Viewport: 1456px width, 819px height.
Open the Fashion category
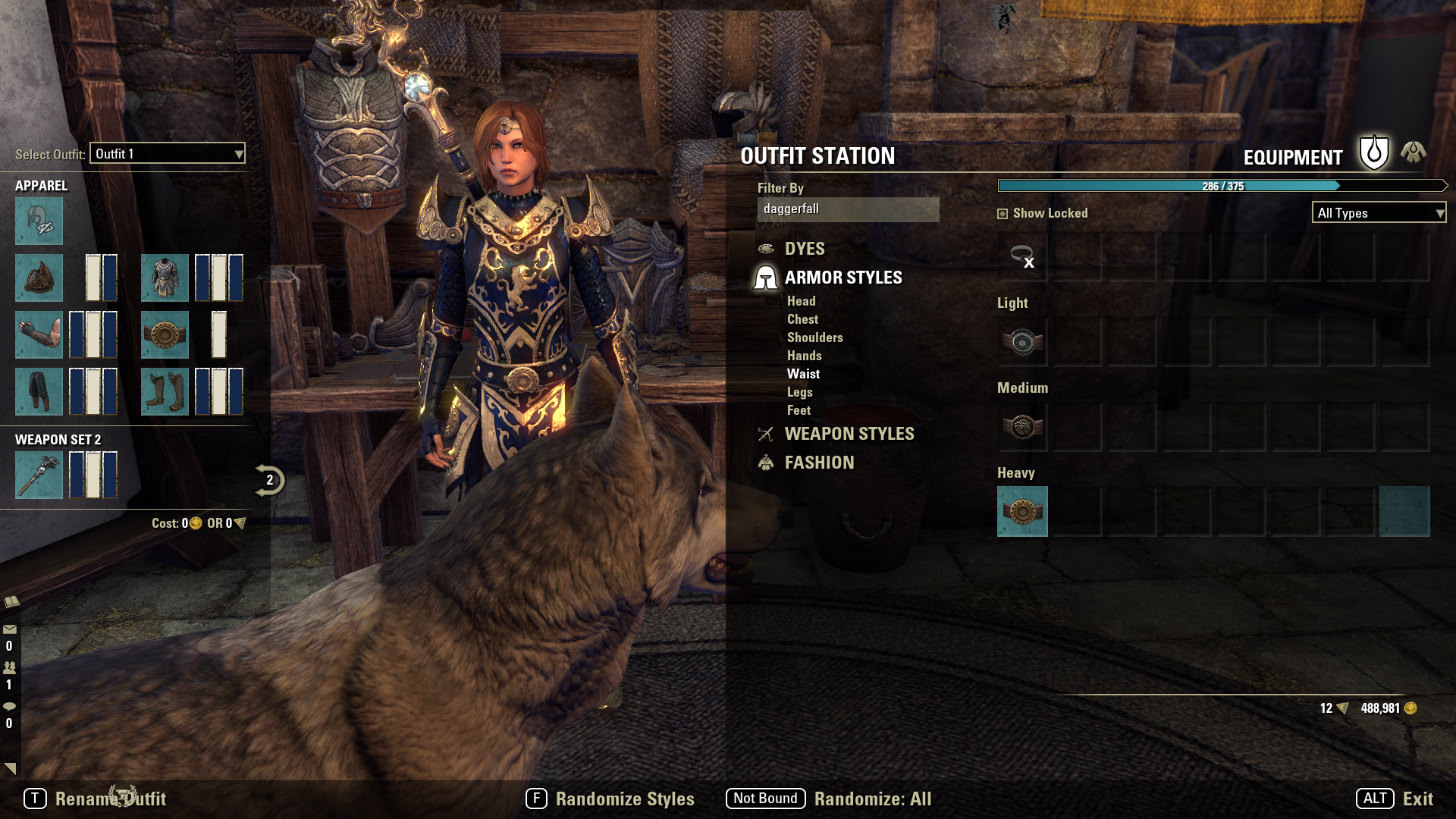click(819, 463)
